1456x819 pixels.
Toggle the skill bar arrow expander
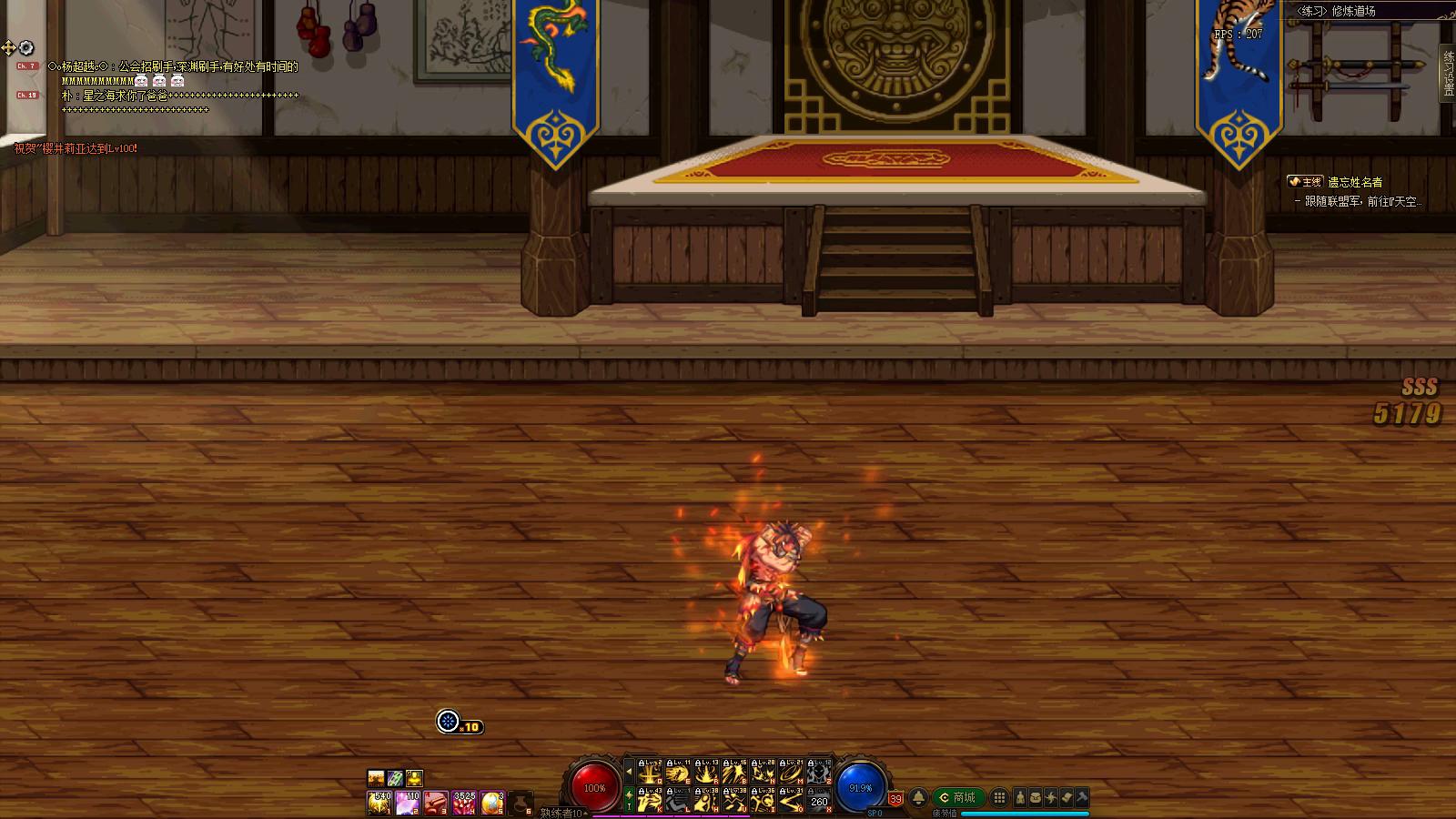629,772
